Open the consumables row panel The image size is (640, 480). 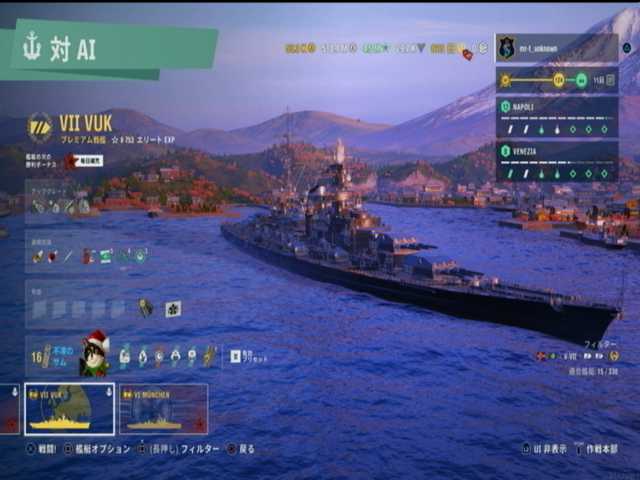[x=90, y=256]
